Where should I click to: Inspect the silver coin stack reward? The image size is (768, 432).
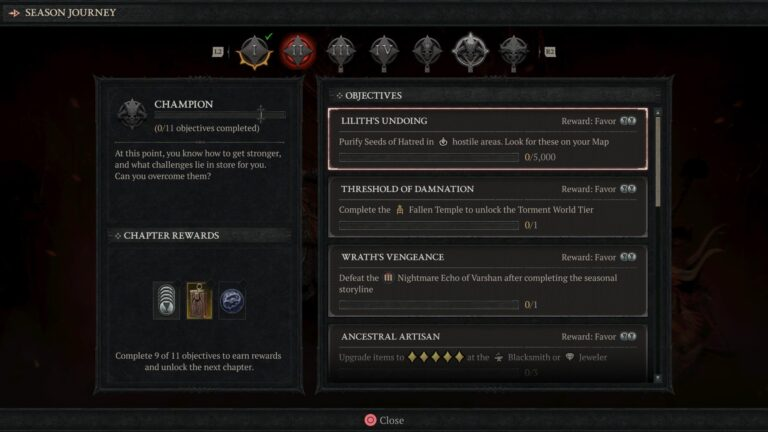(167, 301)
